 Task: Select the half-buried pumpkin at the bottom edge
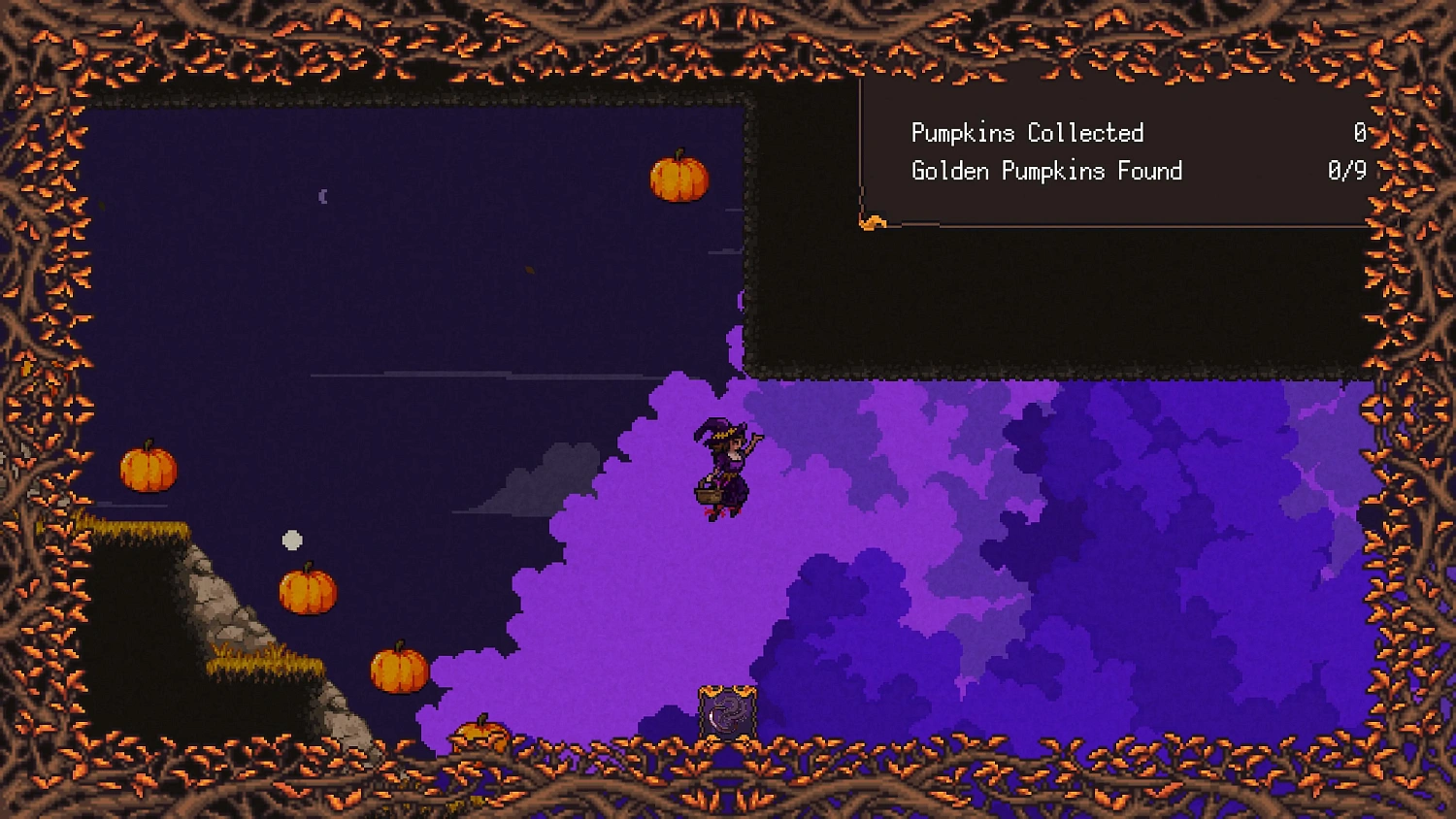479,733
